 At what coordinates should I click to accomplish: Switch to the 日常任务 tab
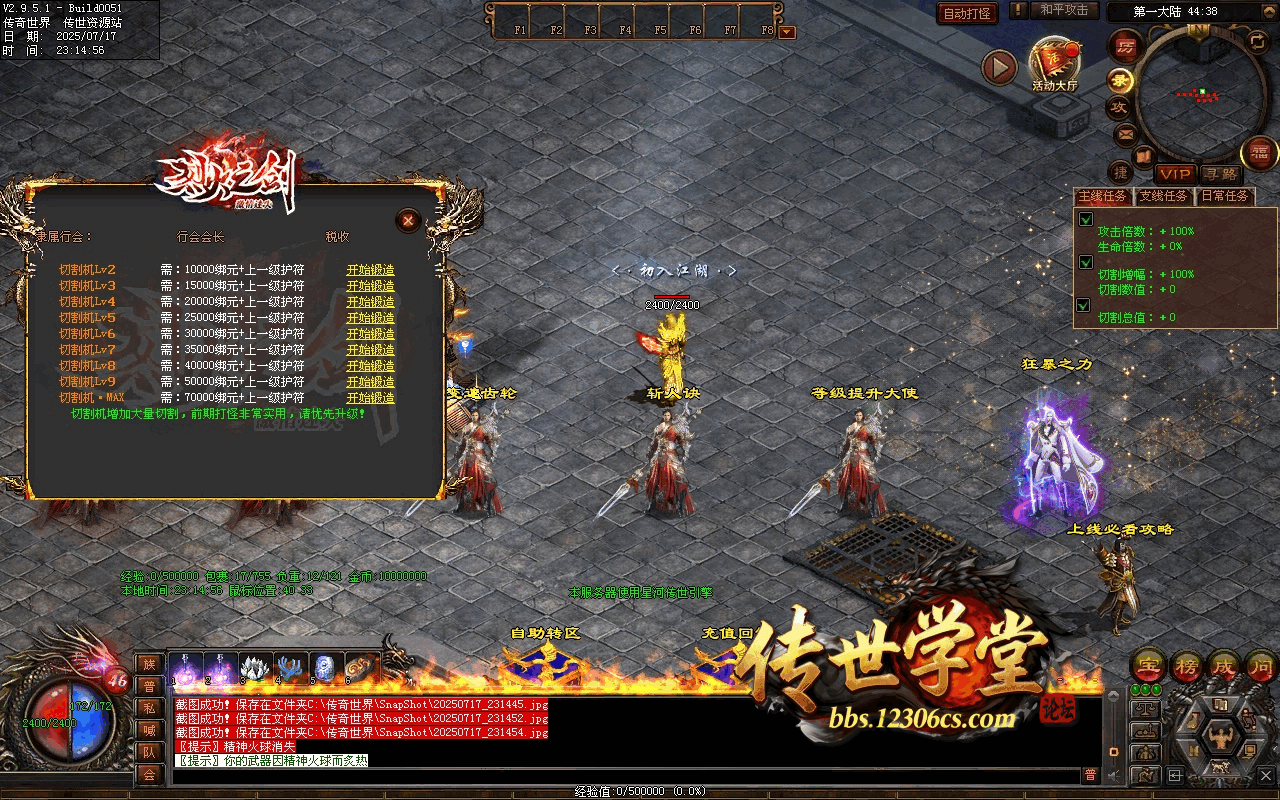[1225, 197]
